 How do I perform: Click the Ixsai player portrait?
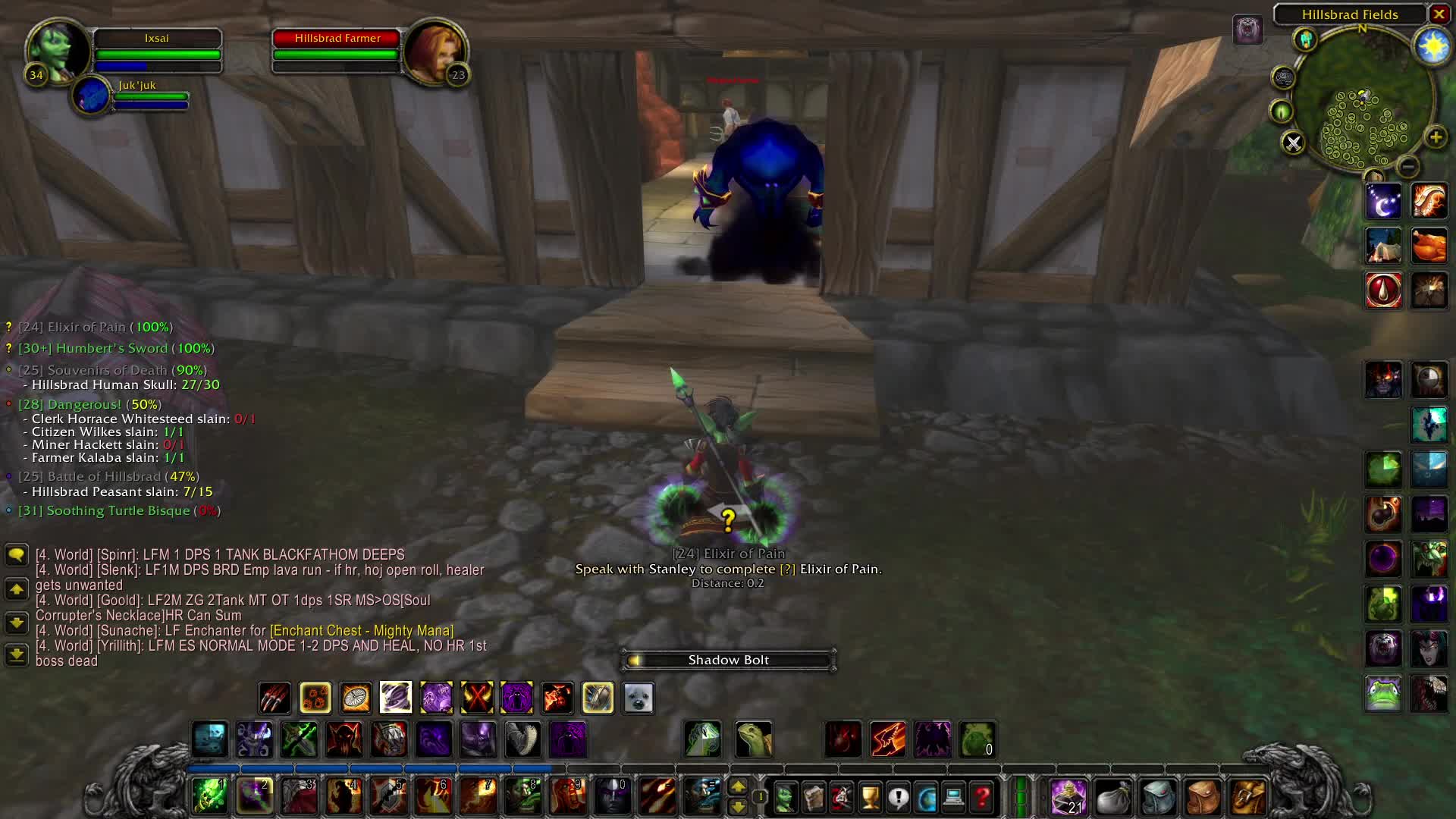(x=58, y=52)
